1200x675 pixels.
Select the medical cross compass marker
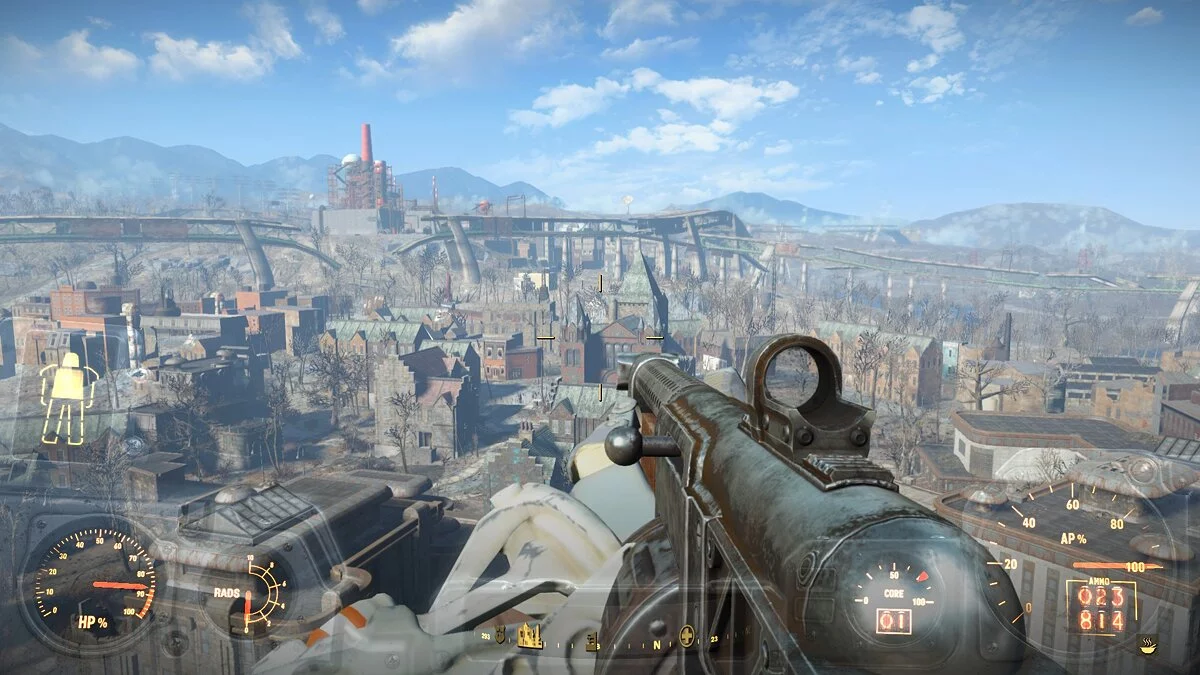click(686, 636)
